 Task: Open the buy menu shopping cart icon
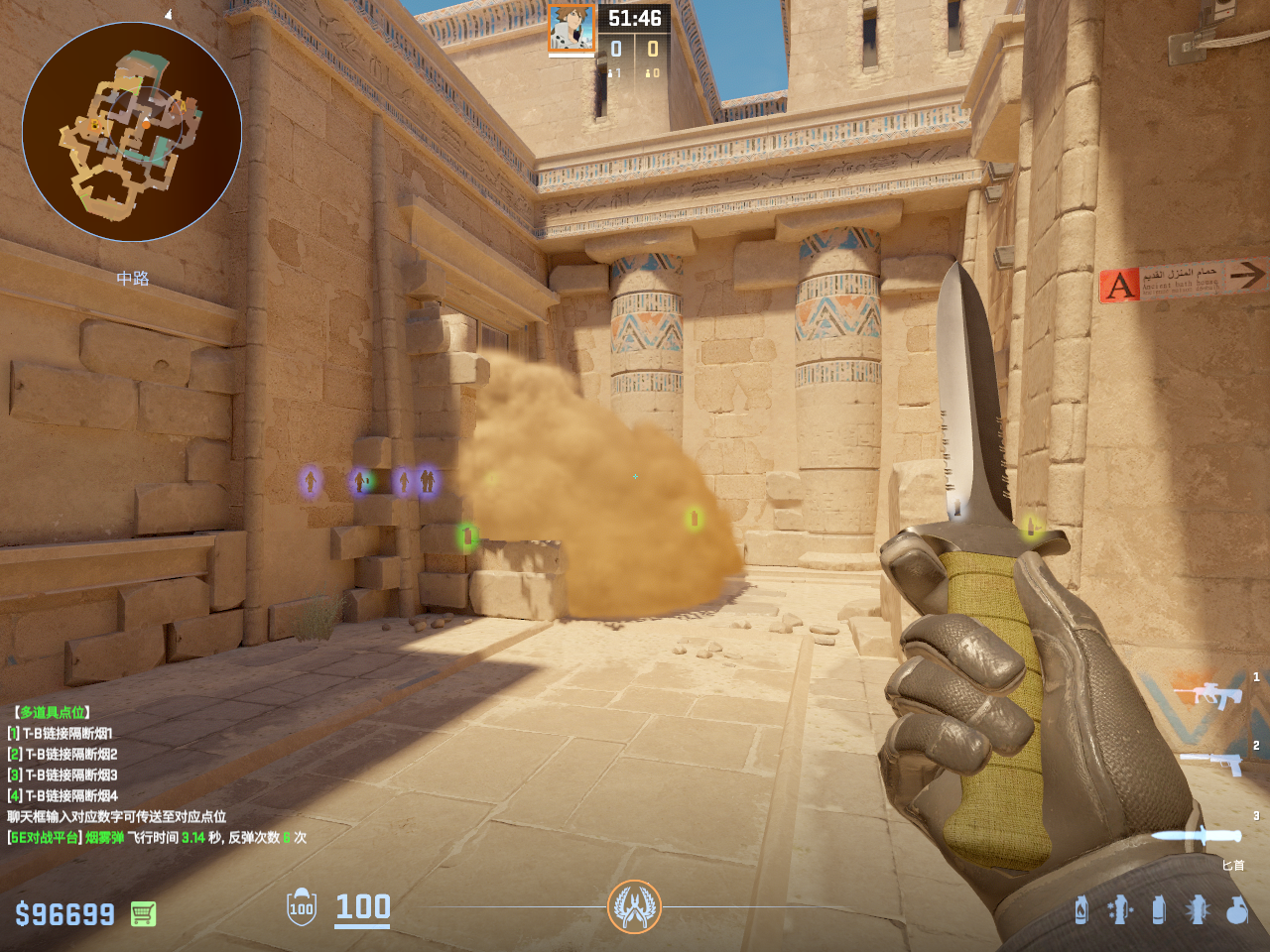coord(143,913)
